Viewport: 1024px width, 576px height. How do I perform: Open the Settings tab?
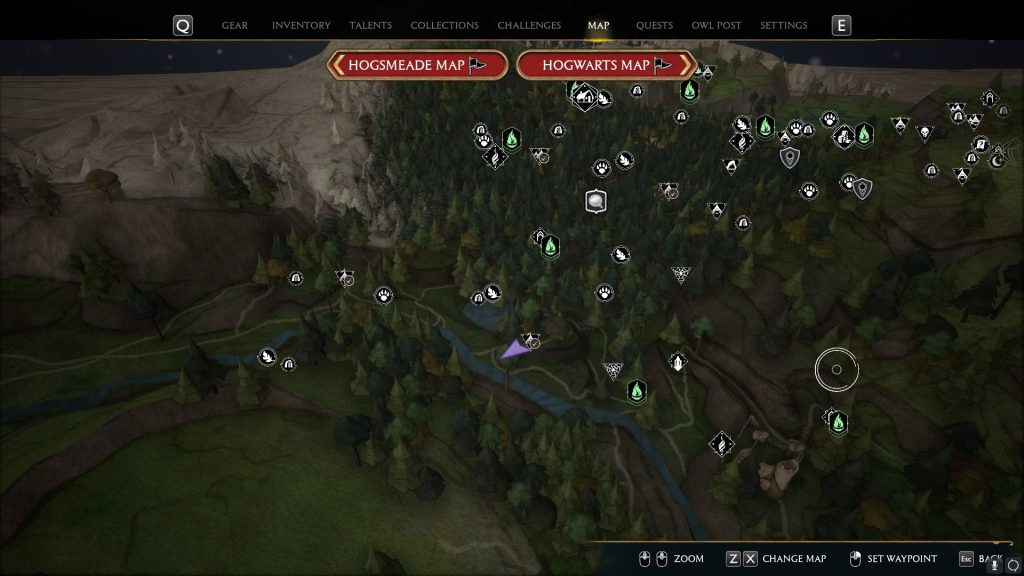783,25
